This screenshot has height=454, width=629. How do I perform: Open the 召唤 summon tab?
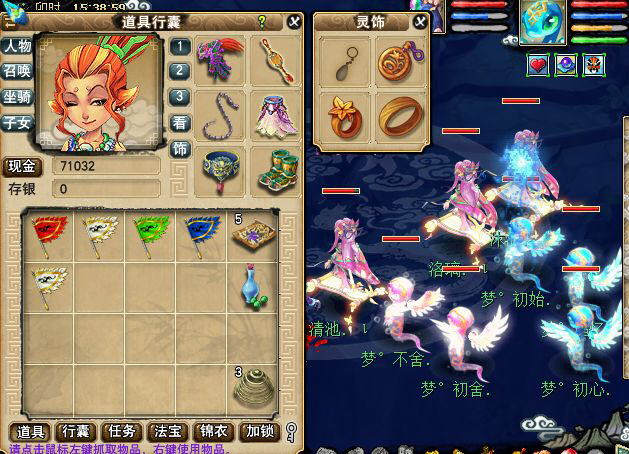pyautogui.click(x=16, y=71)
